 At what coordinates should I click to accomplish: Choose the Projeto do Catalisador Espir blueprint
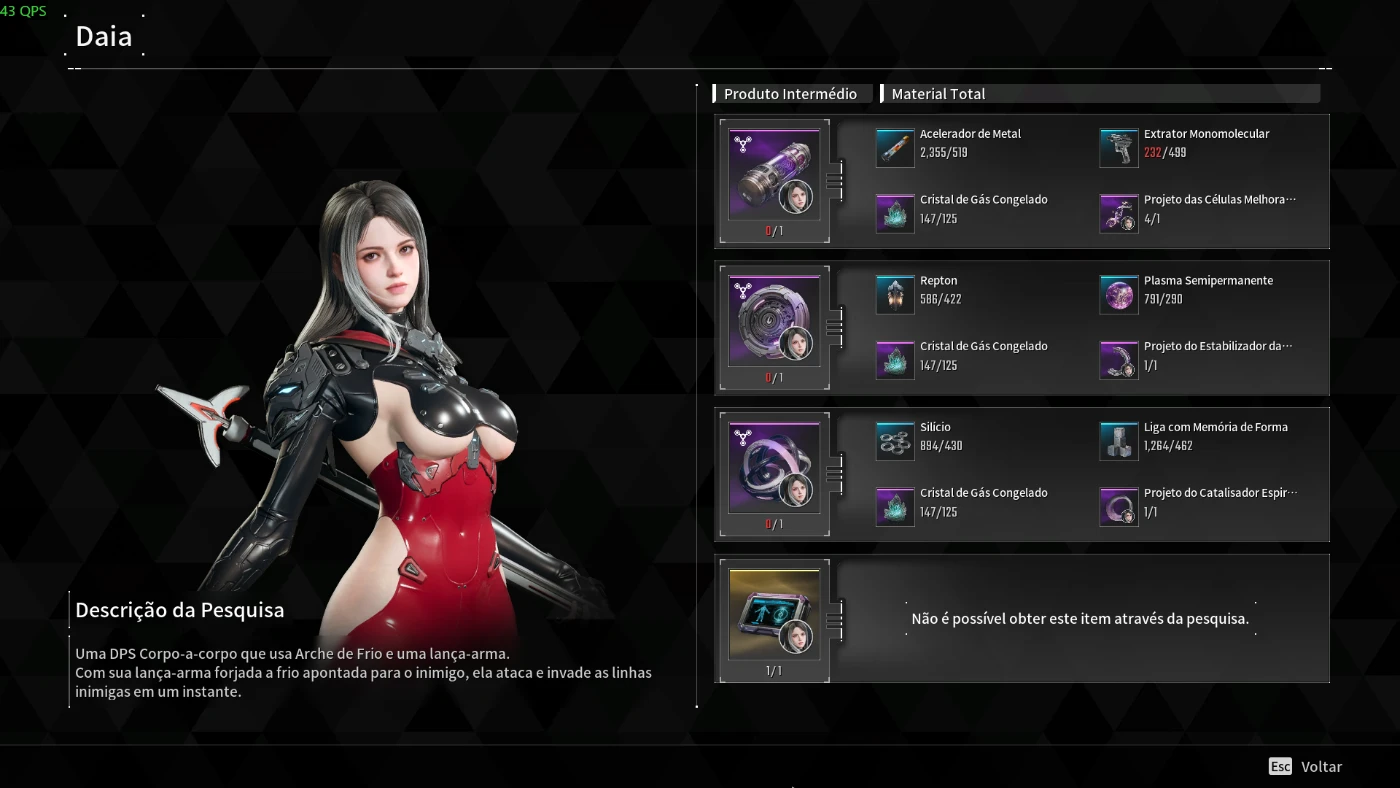pyautogui.click(x=1119, y=506)
